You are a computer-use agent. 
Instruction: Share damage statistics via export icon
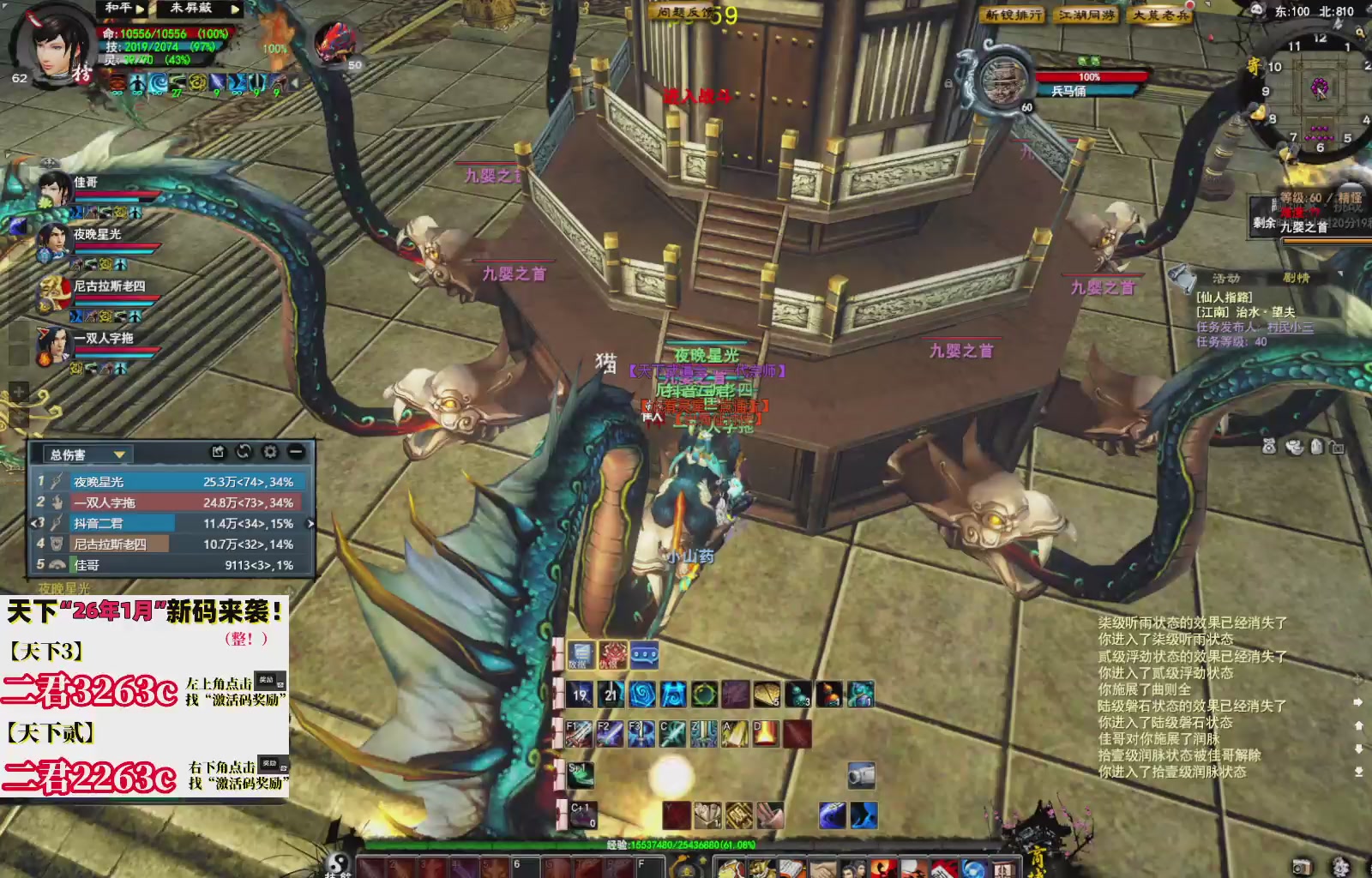[x=218, y=452]
